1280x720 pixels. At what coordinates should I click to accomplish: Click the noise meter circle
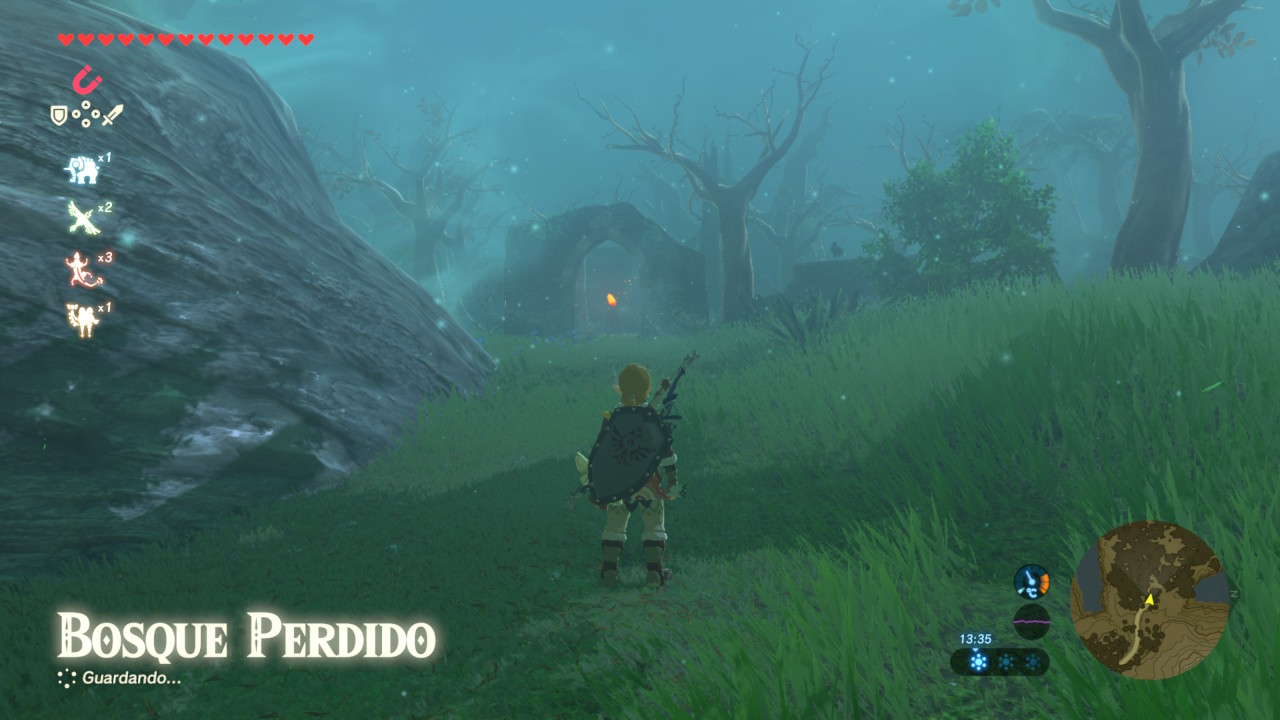click(x=1031, y=620)
